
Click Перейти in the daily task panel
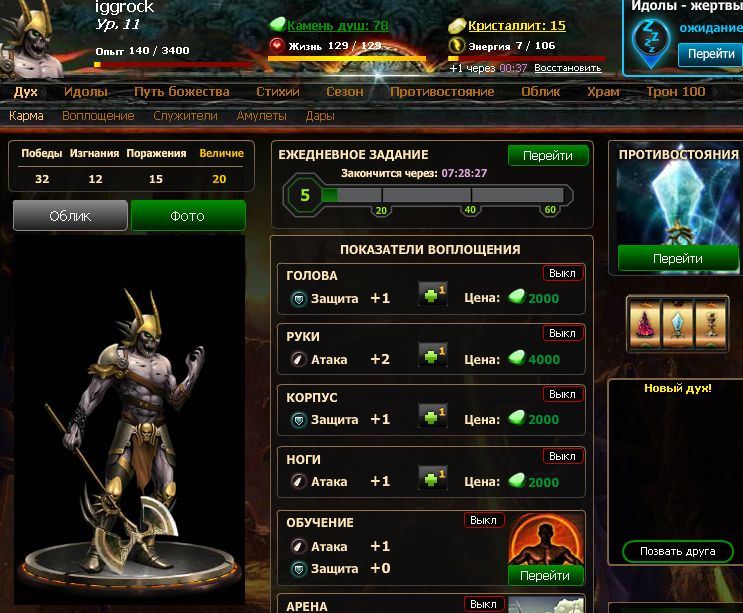click(x=547, y=156)
